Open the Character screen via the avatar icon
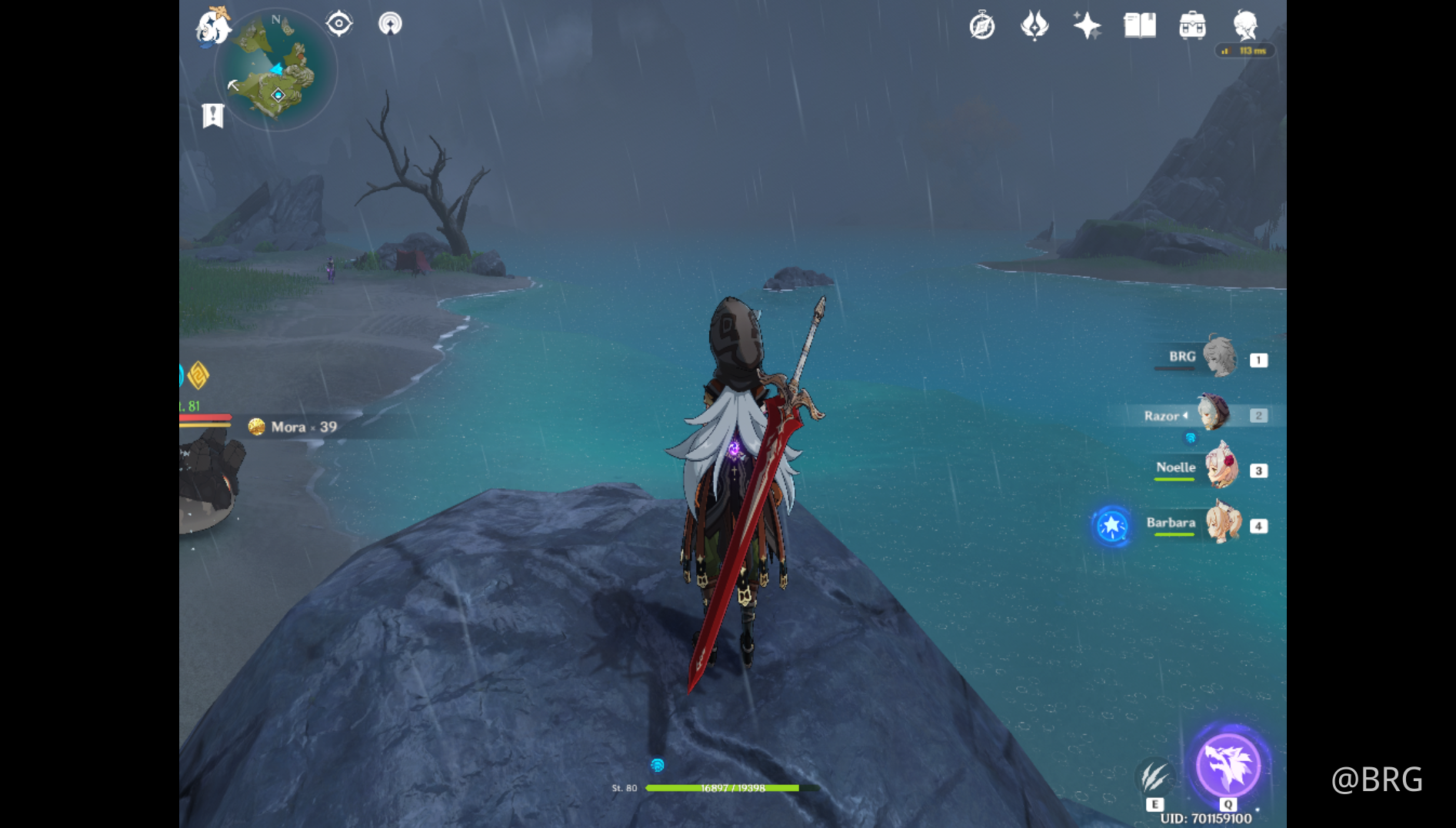 click(1246, 27)
